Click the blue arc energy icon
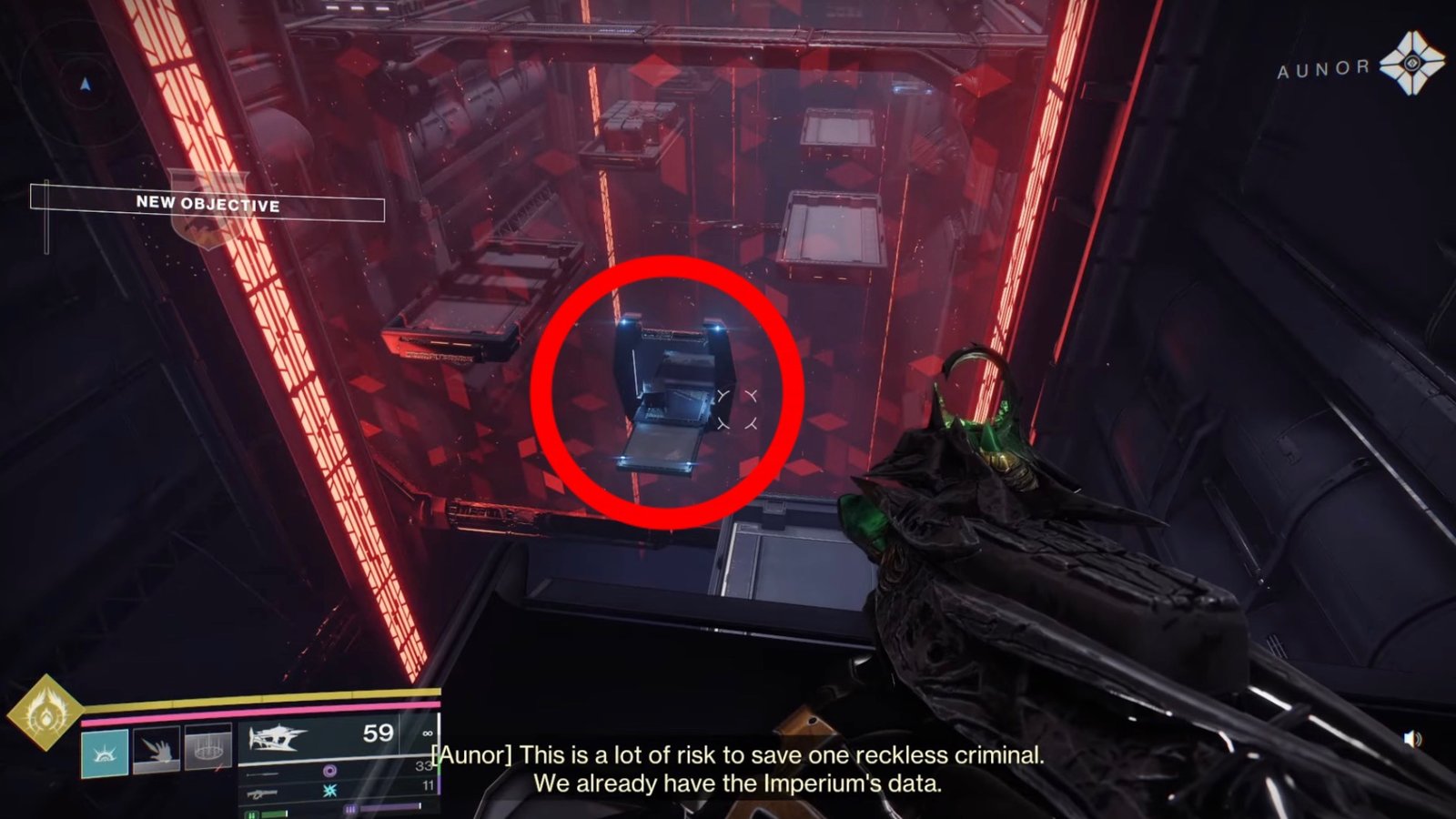Viewport: 1456px width, 819px height. tap(329, 790)
